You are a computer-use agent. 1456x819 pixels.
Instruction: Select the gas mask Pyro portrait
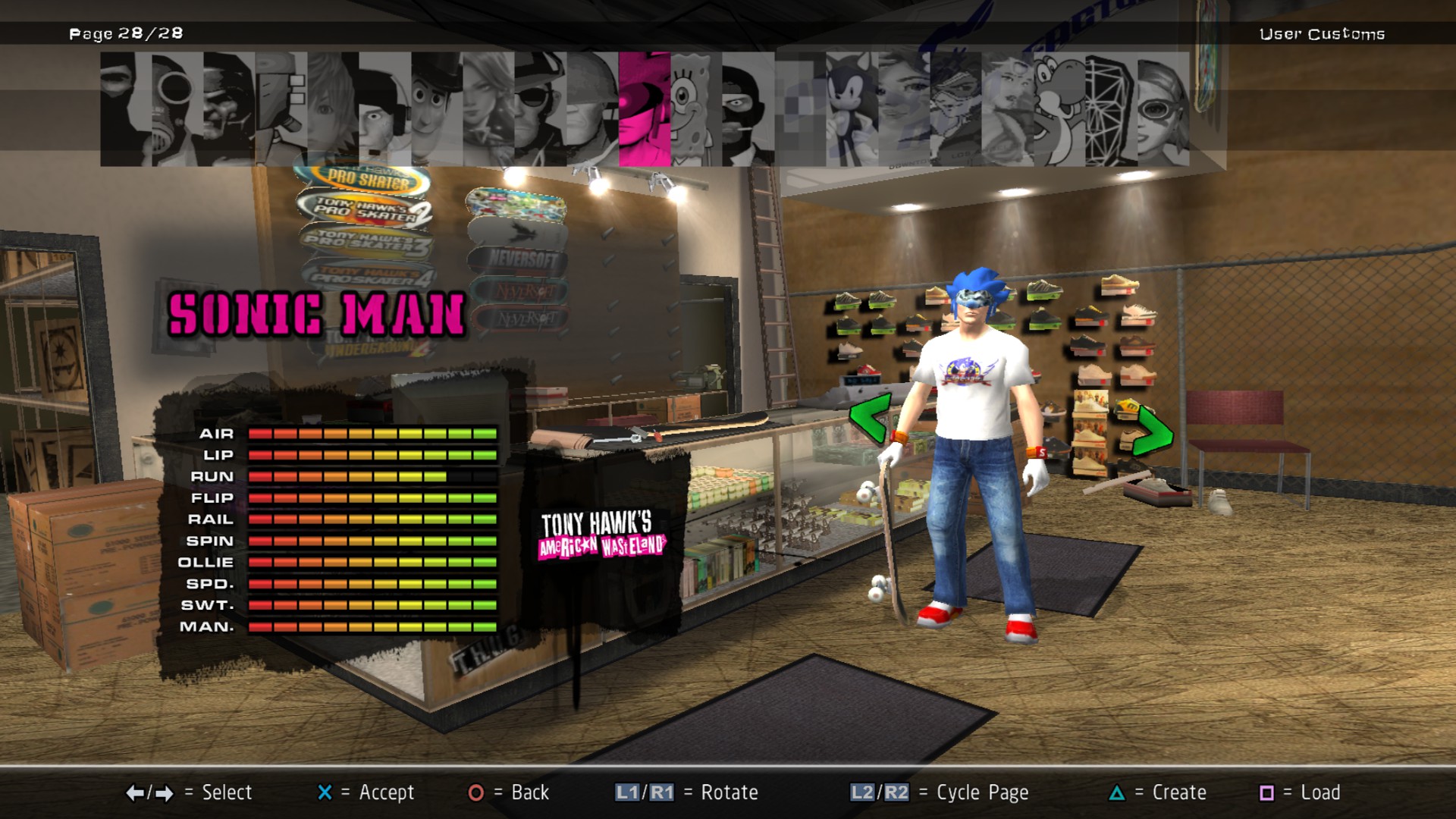pyautogui.click(x=177, y=109)
